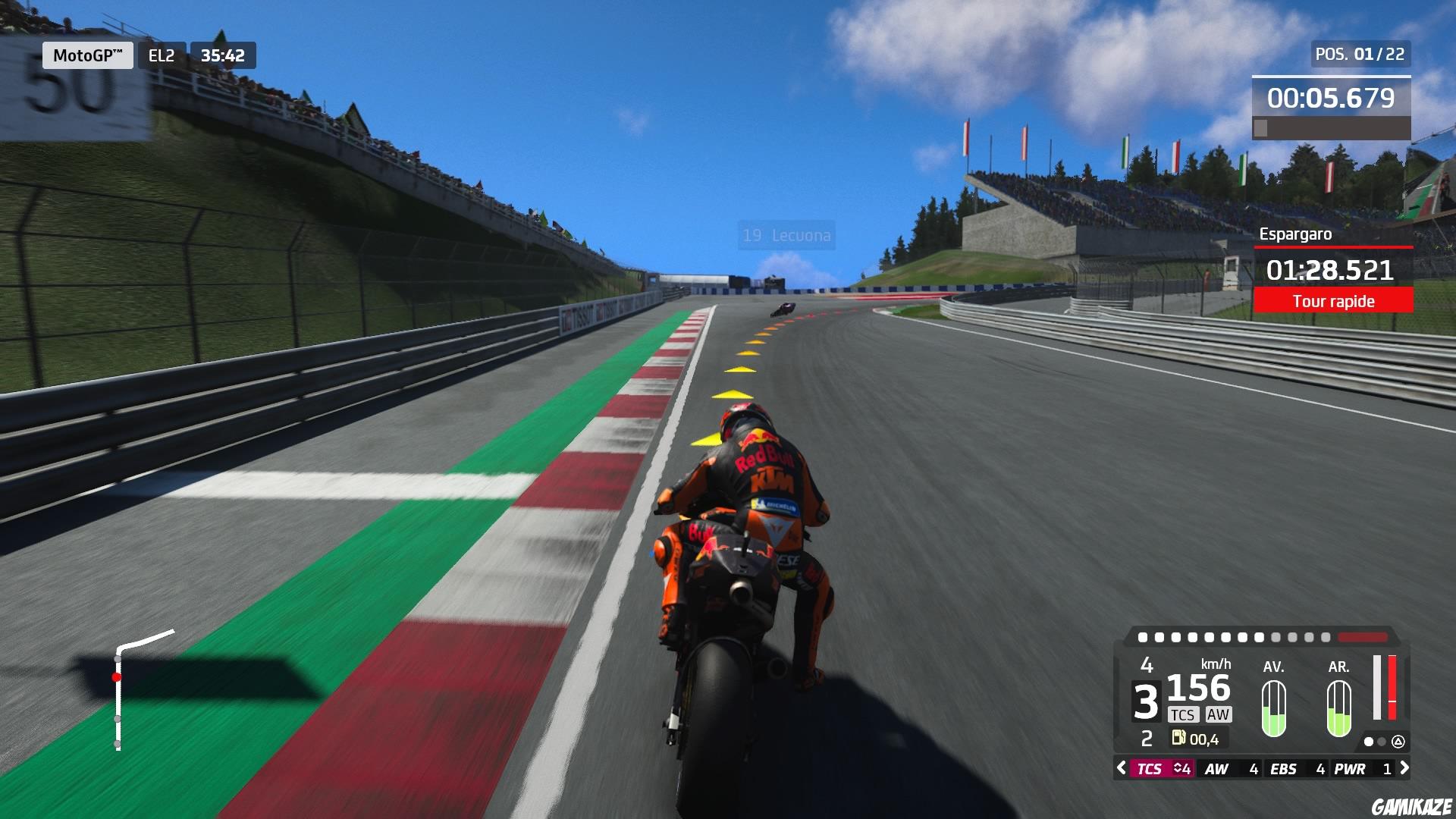Image resolution: width=1456 pixels, height=819 pixels.
Task: Click the MotoGP™ logo badge
Action: [x=86, y=55]
